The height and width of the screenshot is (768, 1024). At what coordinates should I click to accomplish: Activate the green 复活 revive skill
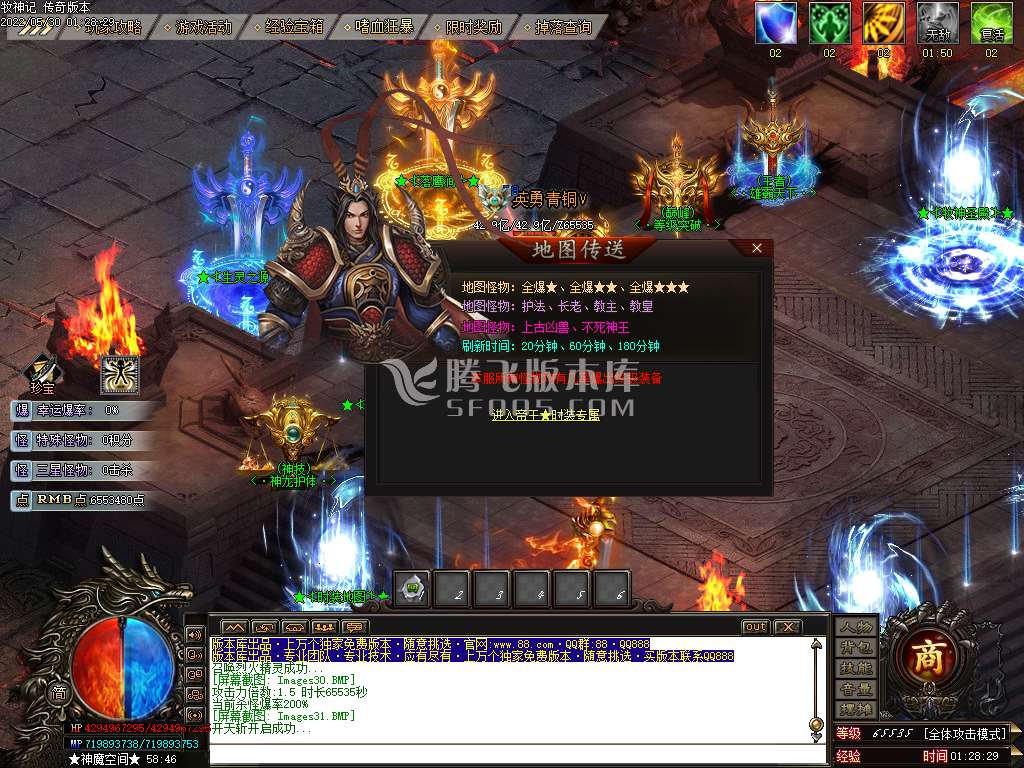click(991, 23)
